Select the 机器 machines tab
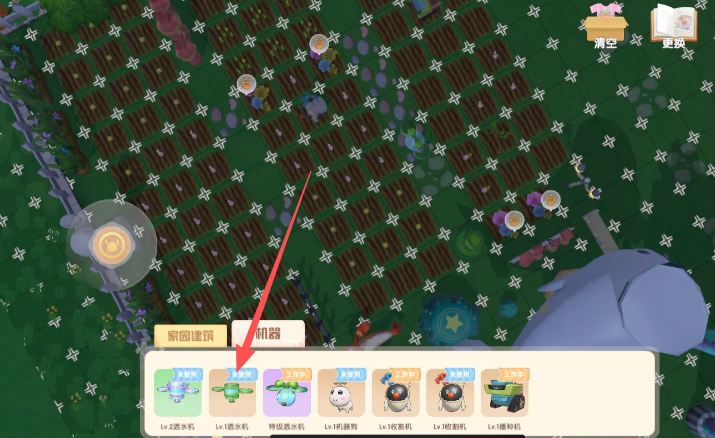The width and height of the screenshot is (715, 438). click(266, 334)
